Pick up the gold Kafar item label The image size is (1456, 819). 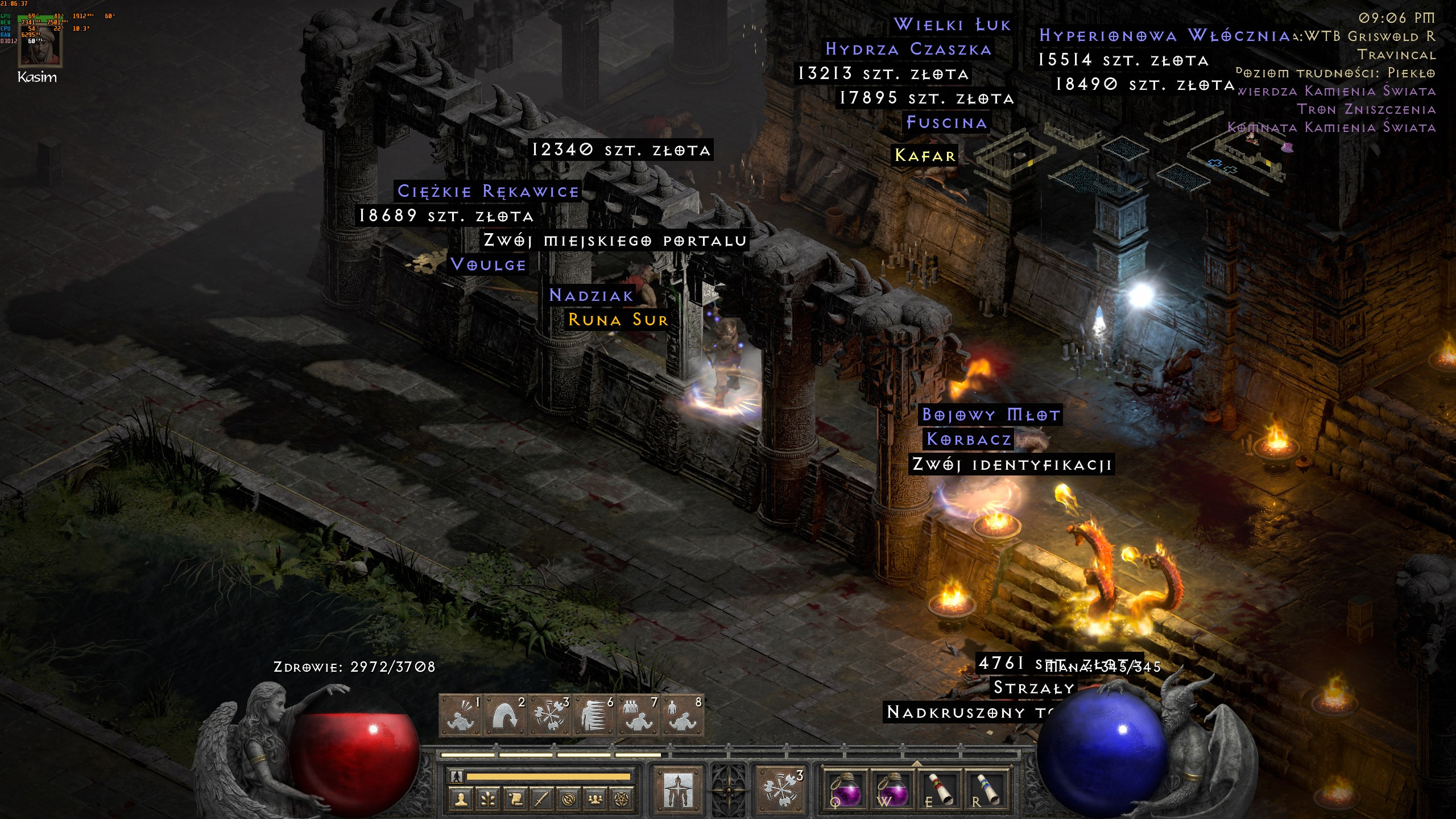coord(925,155)
